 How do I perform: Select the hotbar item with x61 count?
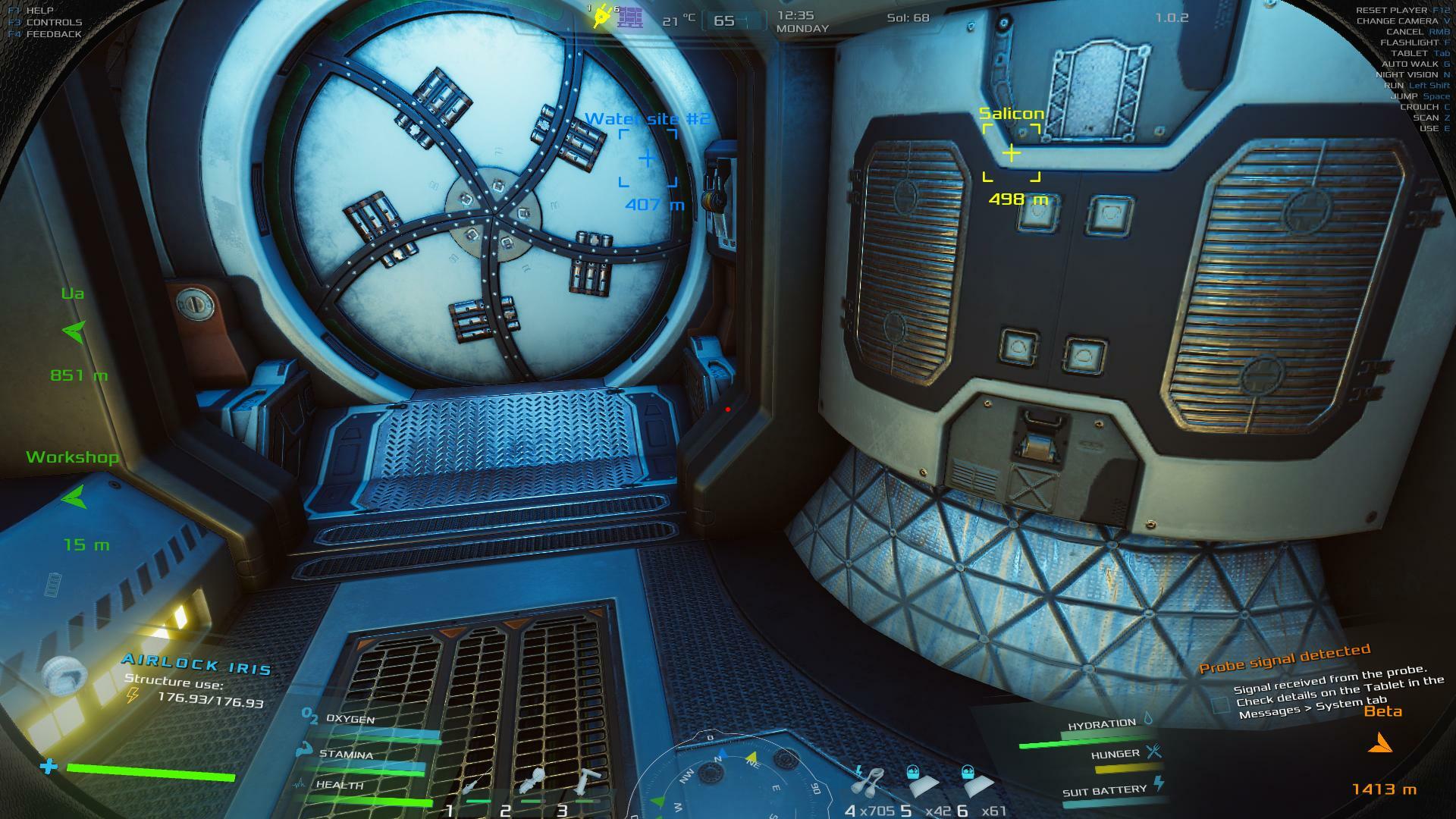click(977, 781)
